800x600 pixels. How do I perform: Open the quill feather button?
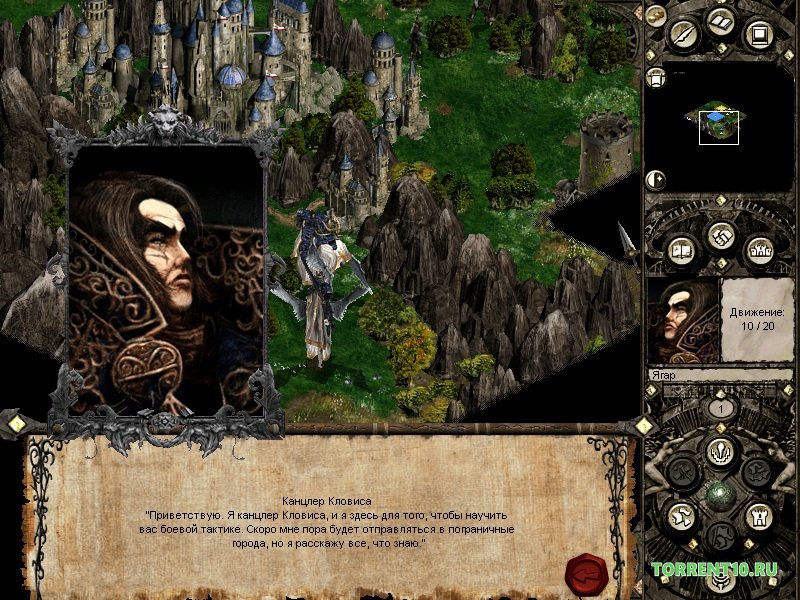[x=683, y=35]
